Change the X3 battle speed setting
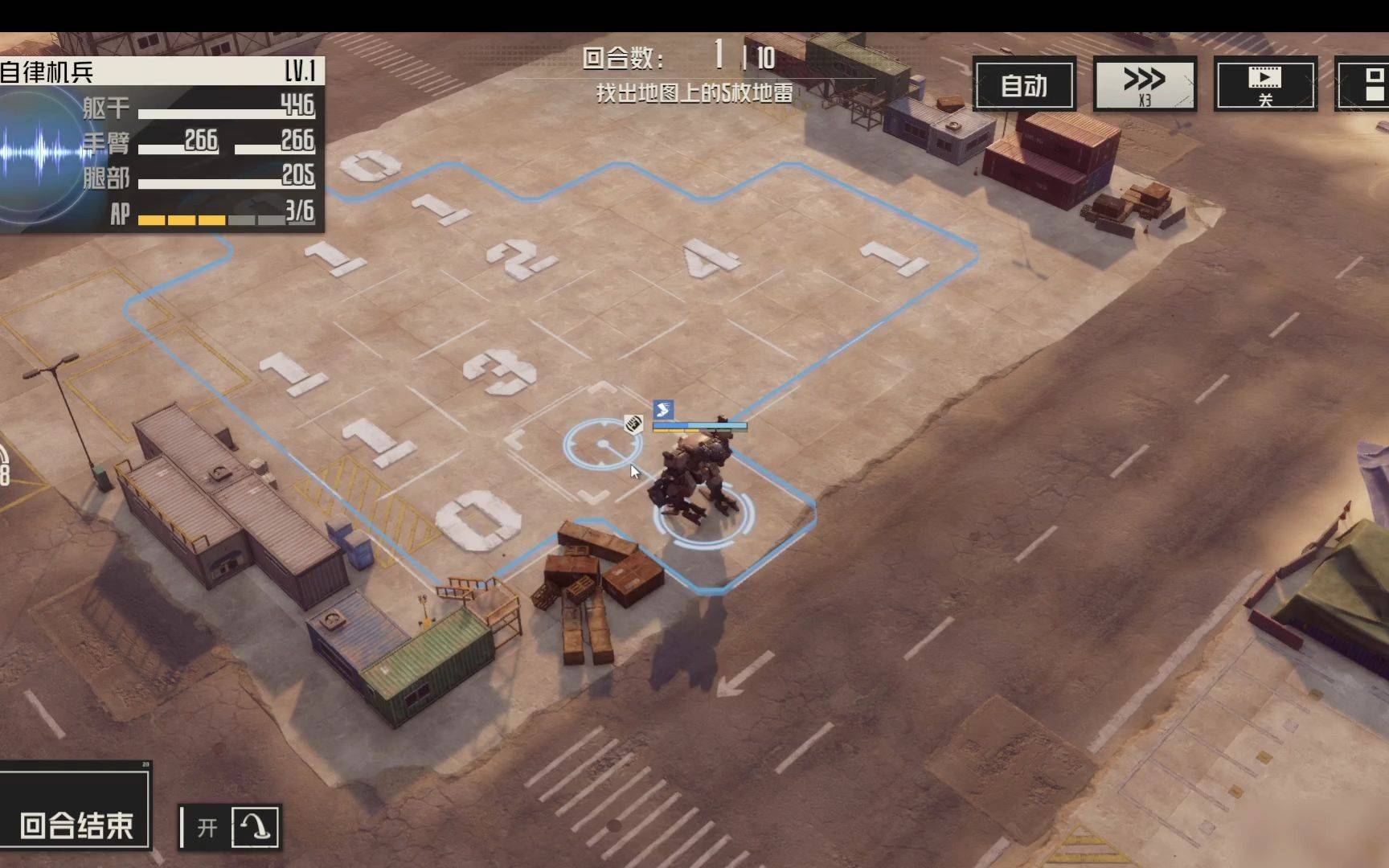Image resolution: width=1389 pixels, height=868 pixels. pyautogui.click(x=1145, y=84)
